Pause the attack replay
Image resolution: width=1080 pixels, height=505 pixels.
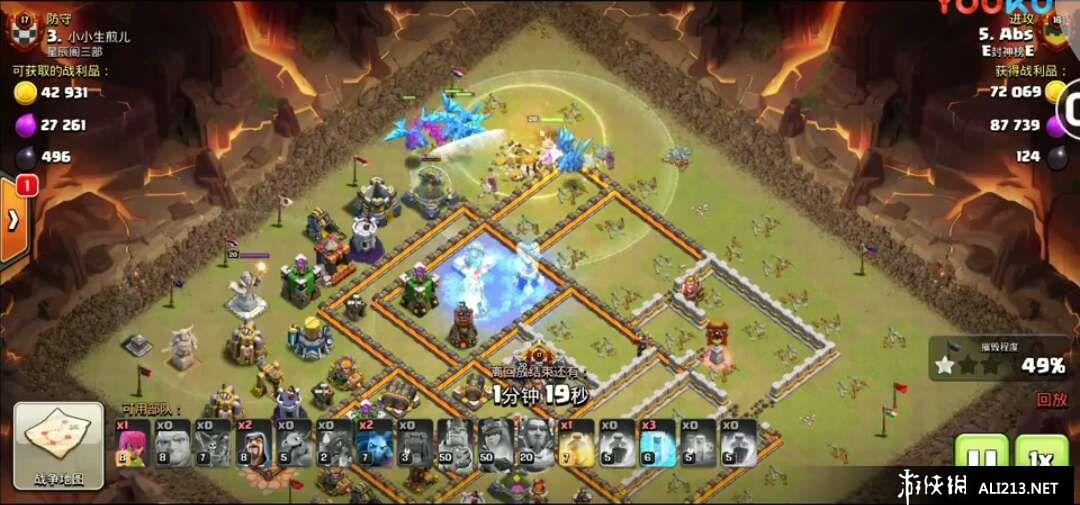pyautogui.click(x=981, y=458)
